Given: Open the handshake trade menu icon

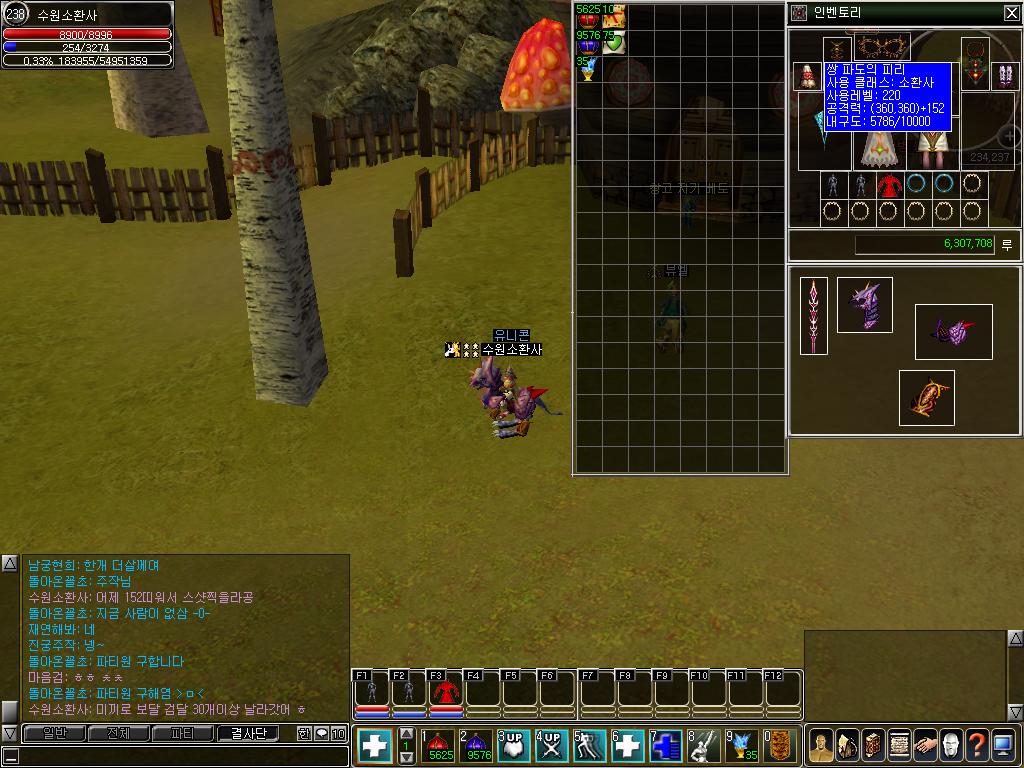Looking at the screenshot, I should [x=924, y=745].
